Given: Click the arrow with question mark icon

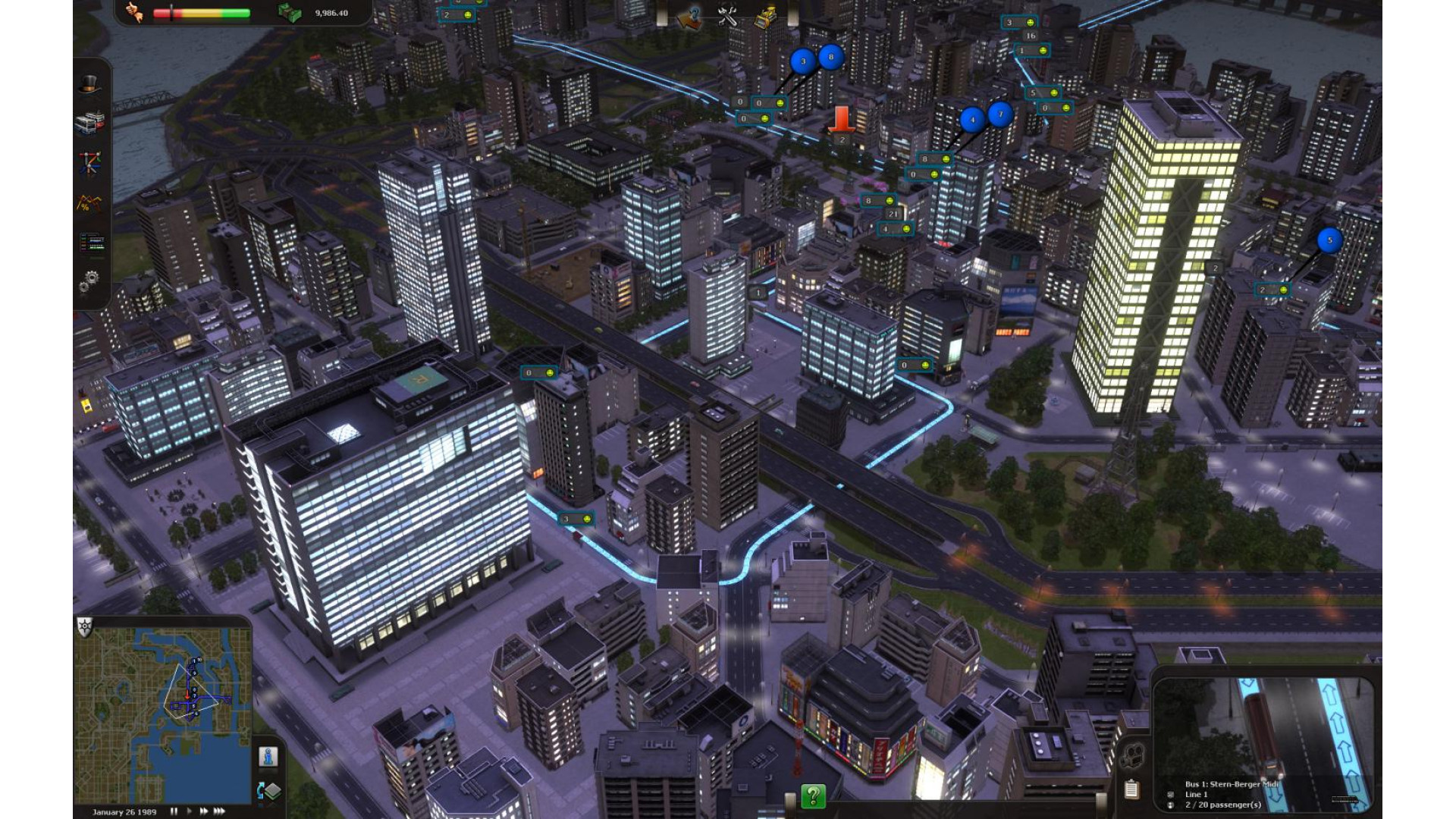Looking at the screenshot, I should point(689,17).
